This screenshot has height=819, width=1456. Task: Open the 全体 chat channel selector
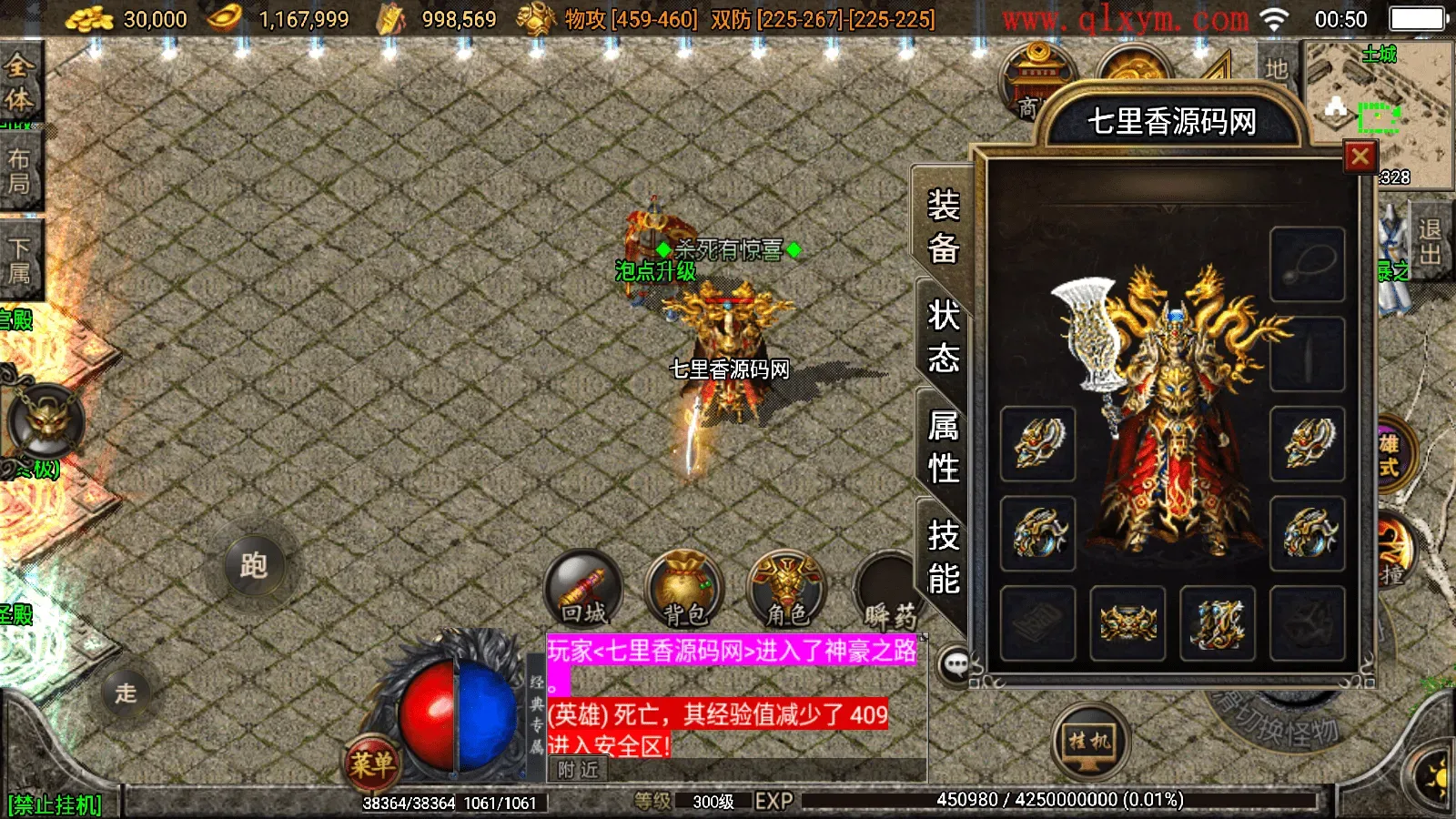point(20,82)
